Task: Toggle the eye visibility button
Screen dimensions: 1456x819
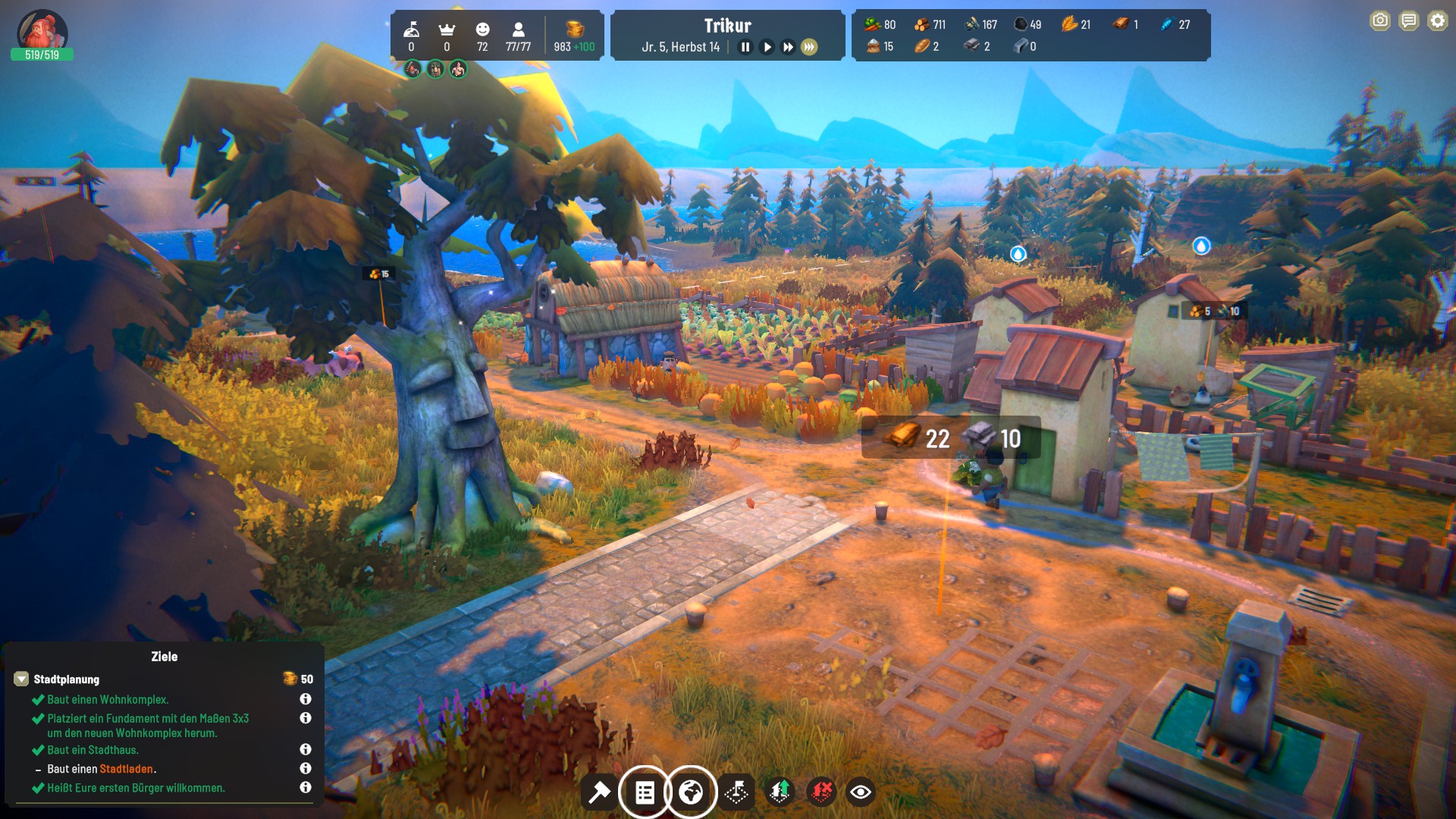Action: coord(861,792)
